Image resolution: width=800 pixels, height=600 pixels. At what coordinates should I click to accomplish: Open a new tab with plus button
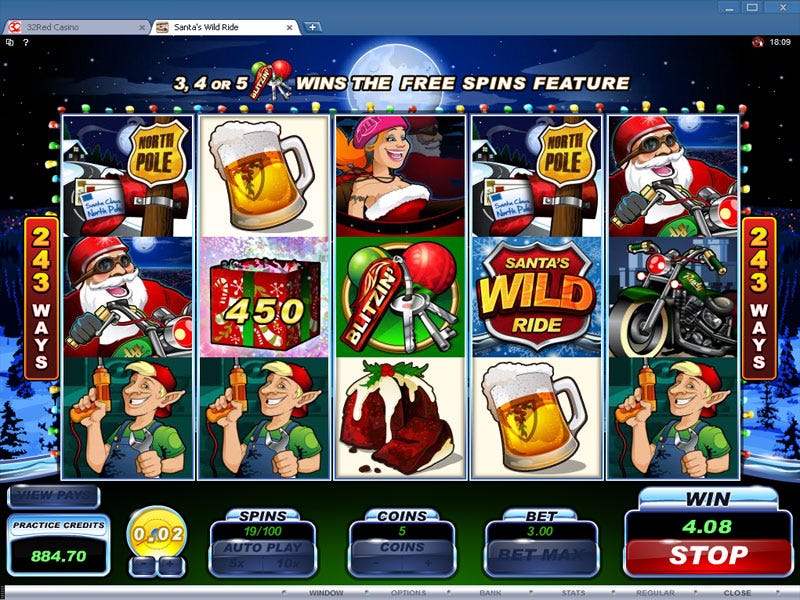[312, 26]
